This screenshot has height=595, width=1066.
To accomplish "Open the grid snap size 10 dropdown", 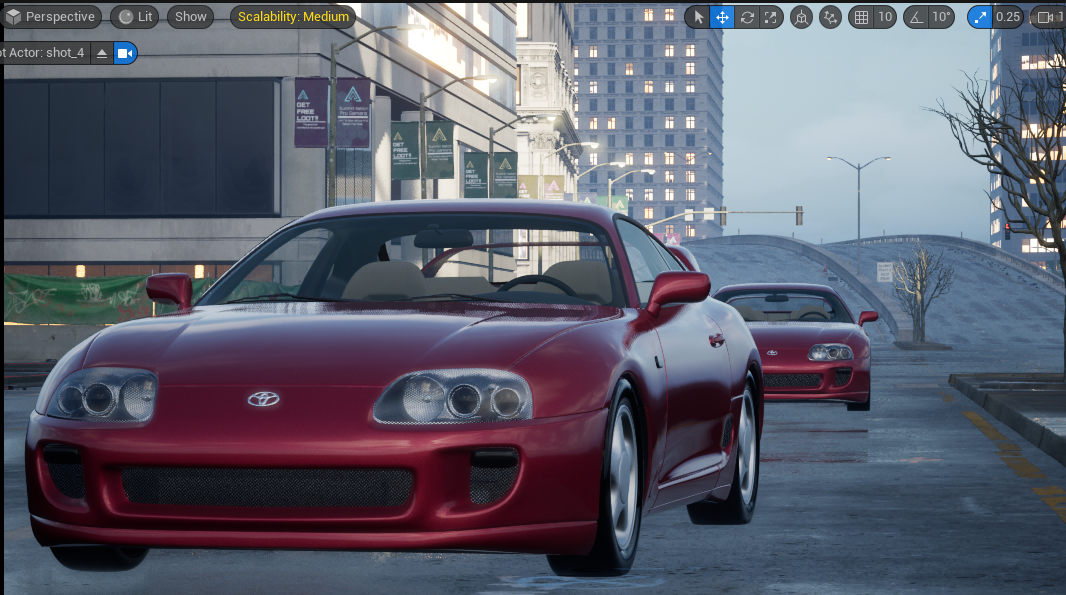I will click(x=885, y=17).
